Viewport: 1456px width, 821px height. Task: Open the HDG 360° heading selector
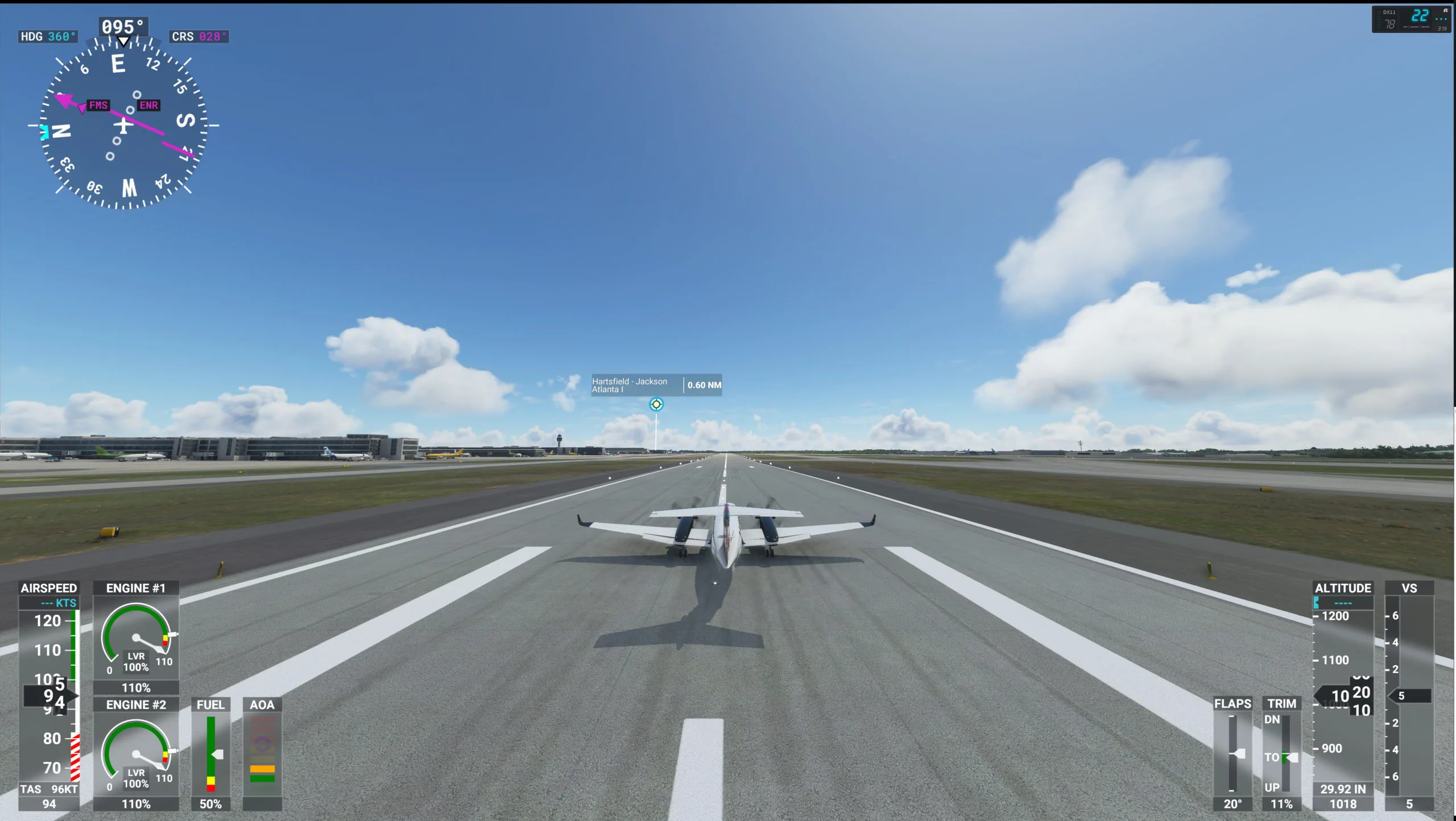click(47, 36)
